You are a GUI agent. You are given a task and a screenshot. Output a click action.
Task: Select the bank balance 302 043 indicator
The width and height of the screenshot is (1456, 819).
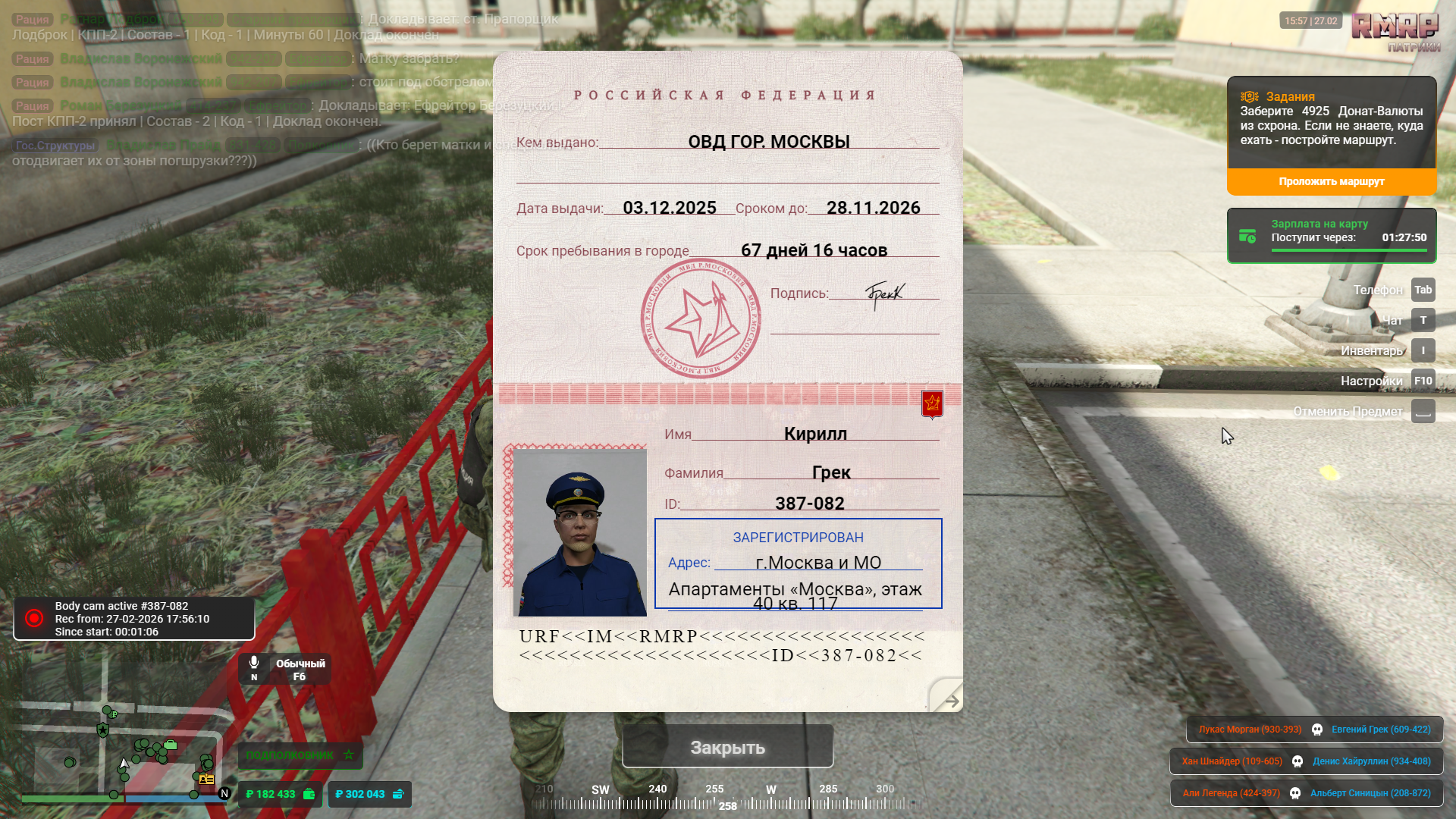pyautogui.click(x=369, y=794)
